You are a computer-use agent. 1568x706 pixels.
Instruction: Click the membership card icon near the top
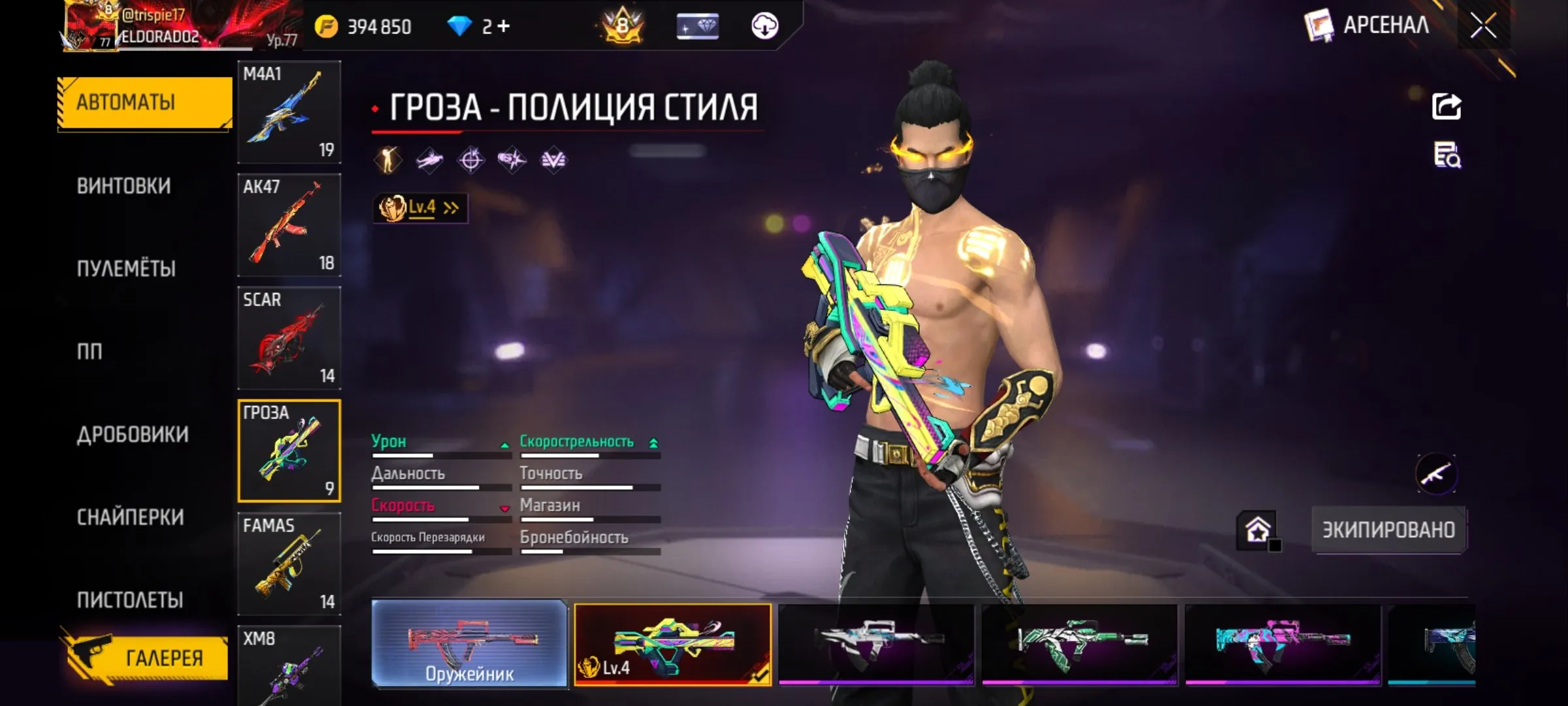tap(696, 26)
